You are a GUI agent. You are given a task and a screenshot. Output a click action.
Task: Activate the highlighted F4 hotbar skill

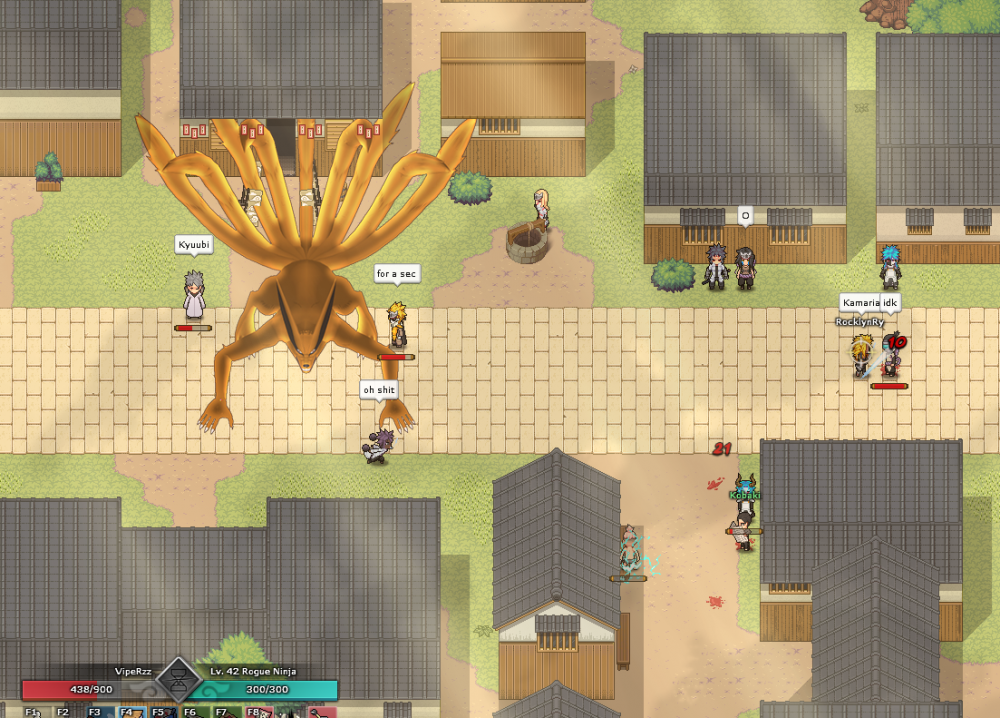click(x=129, y=712)
